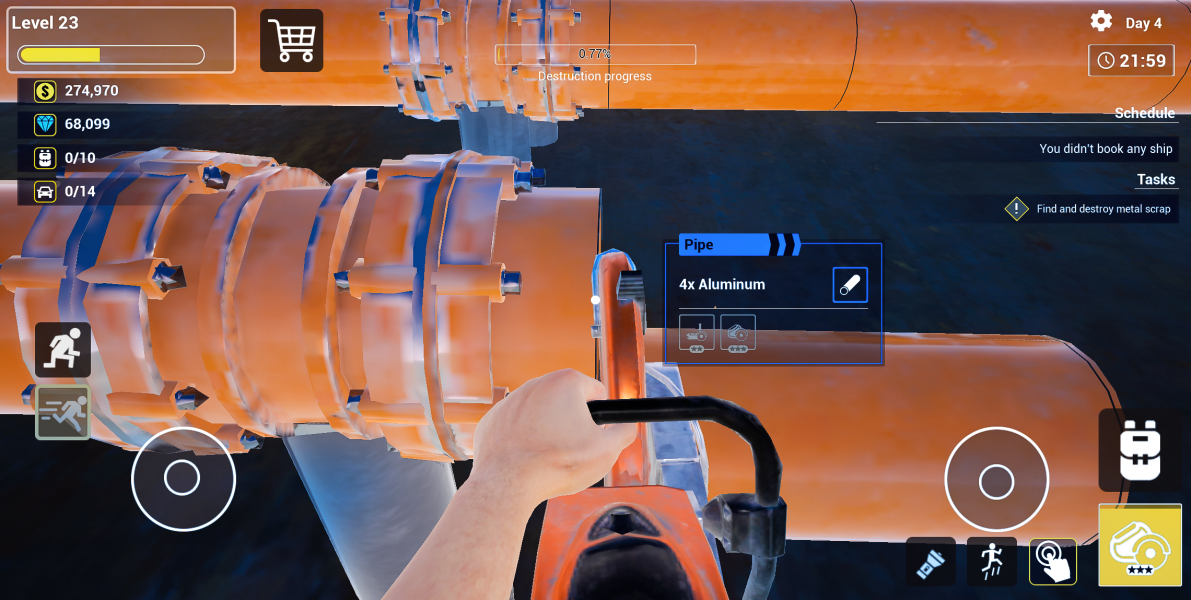Open the shopping cart store
This screenshot has width=1191, height=600.
click(292, 41)
